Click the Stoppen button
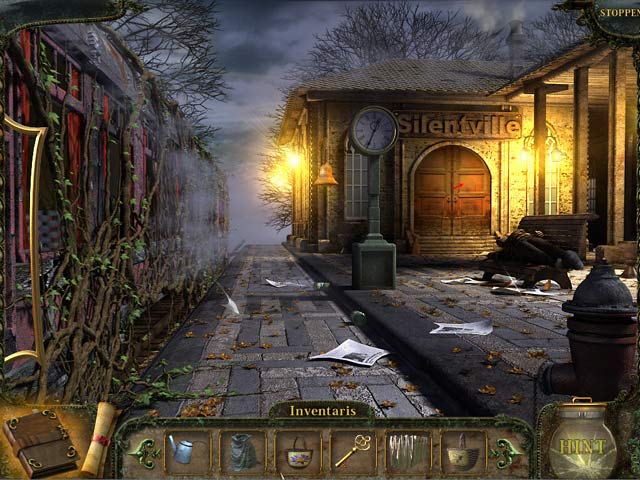This screenshot has height=480, width=640. click(x=618, y=12)
